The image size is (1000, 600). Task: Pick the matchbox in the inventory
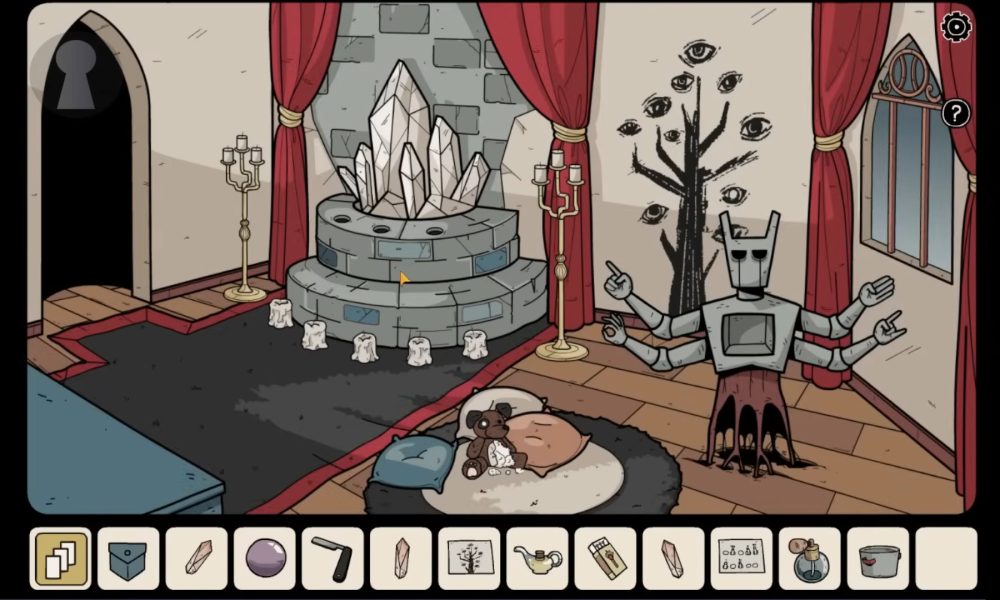click(605, 558)
